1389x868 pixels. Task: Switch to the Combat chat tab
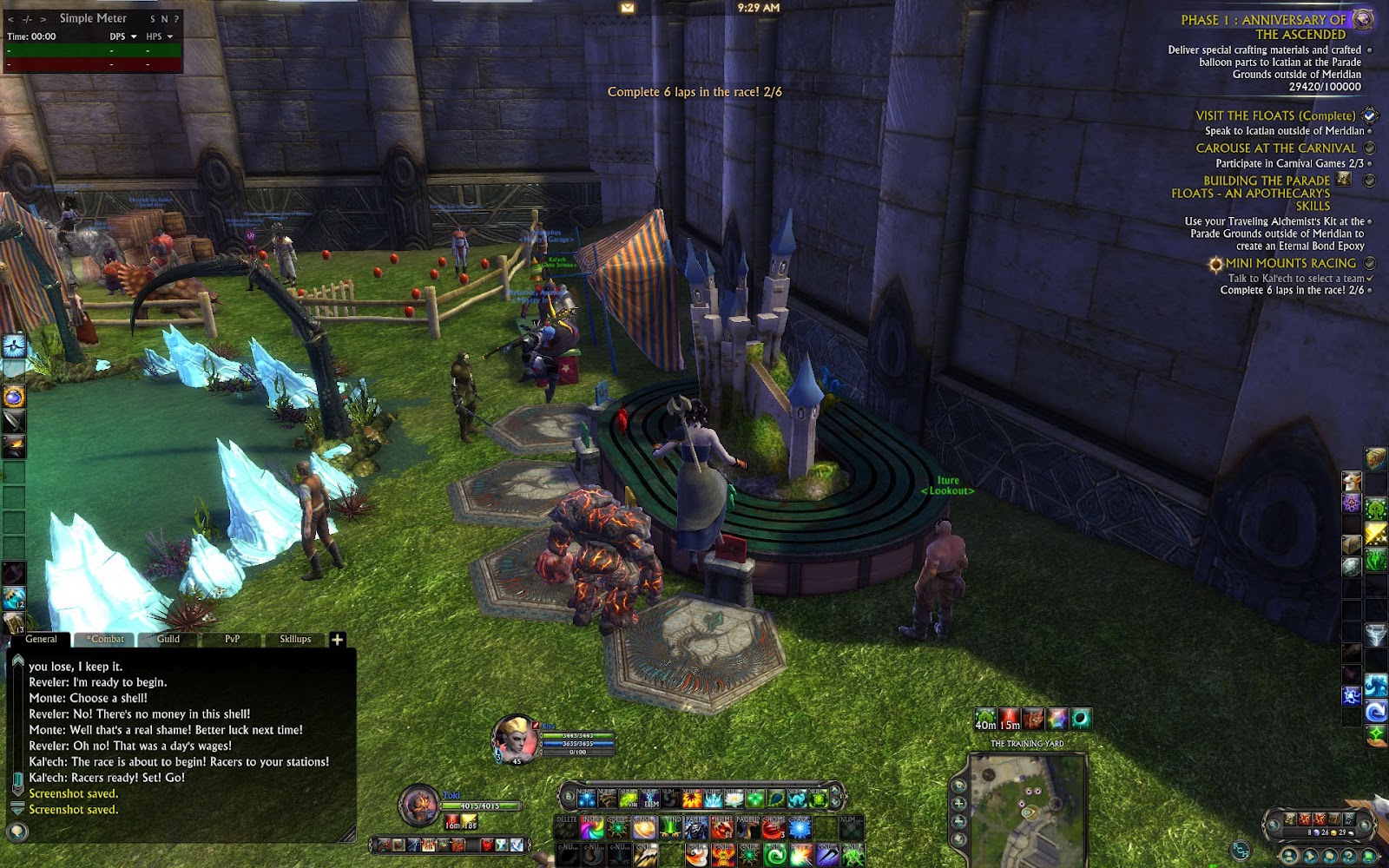[107, 639]
